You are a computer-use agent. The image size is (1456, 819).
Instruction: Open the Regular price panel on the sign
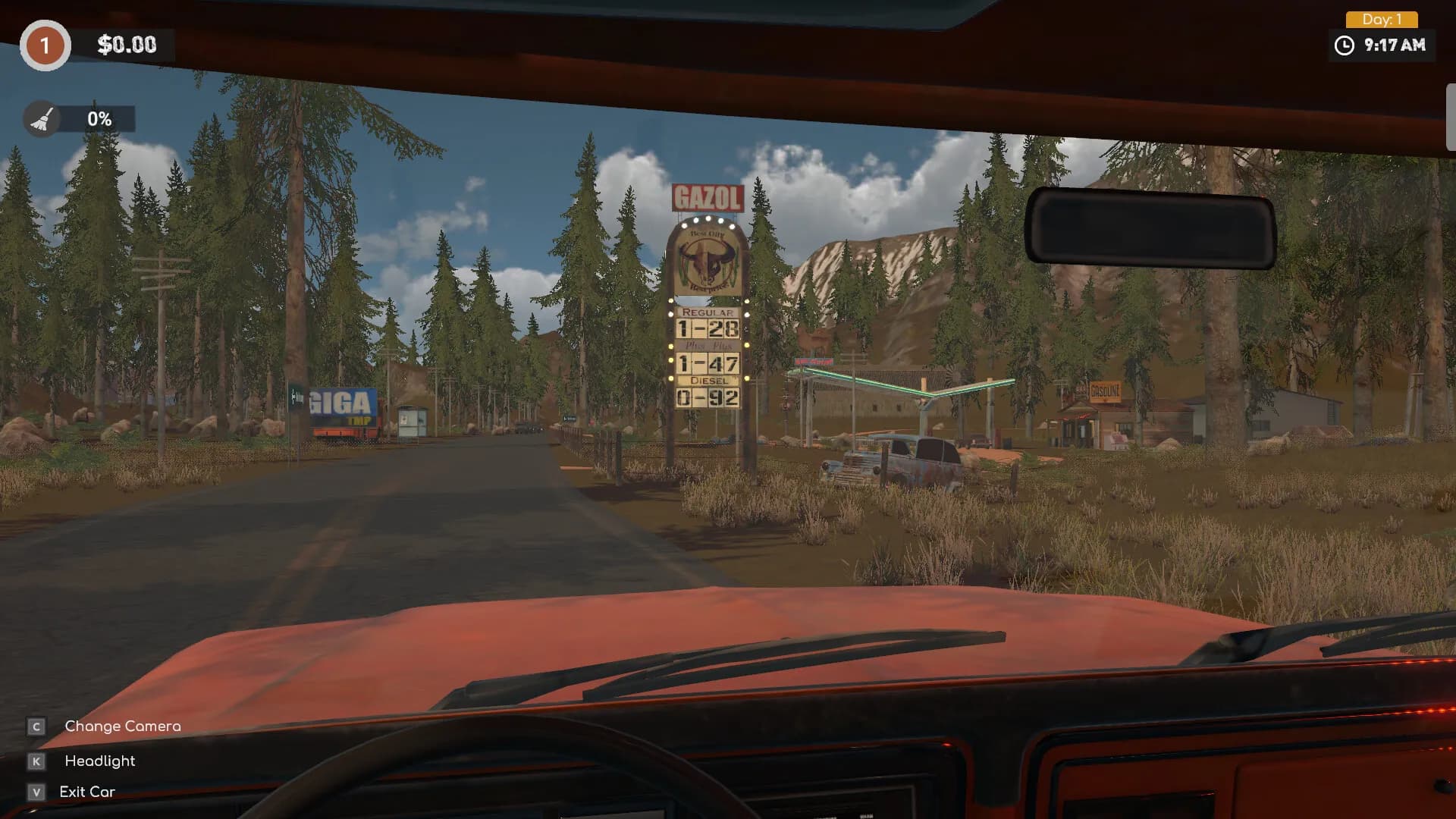click(x=708, y=323)
